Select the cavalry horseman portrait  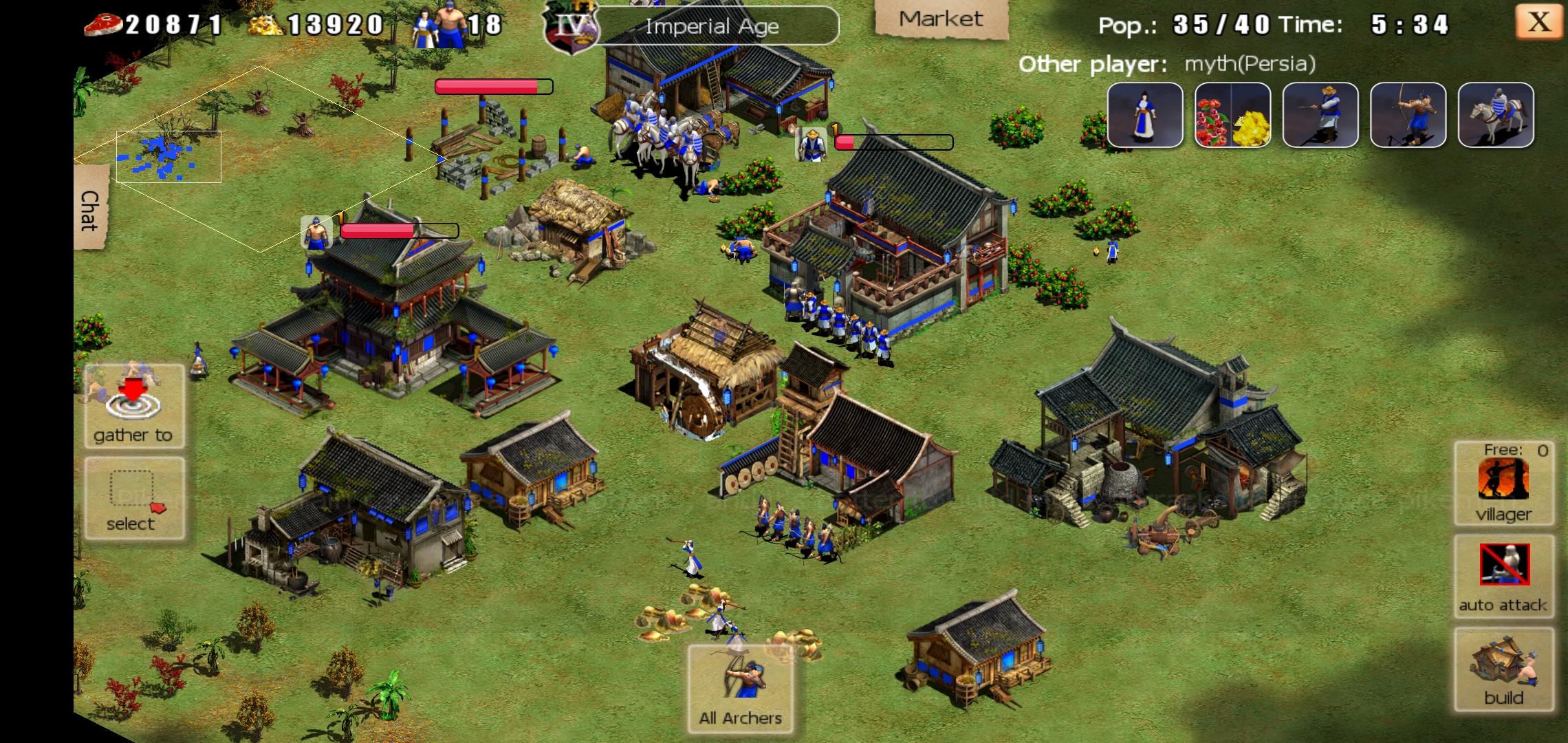pyautogui.click(x=1496, y=115)
